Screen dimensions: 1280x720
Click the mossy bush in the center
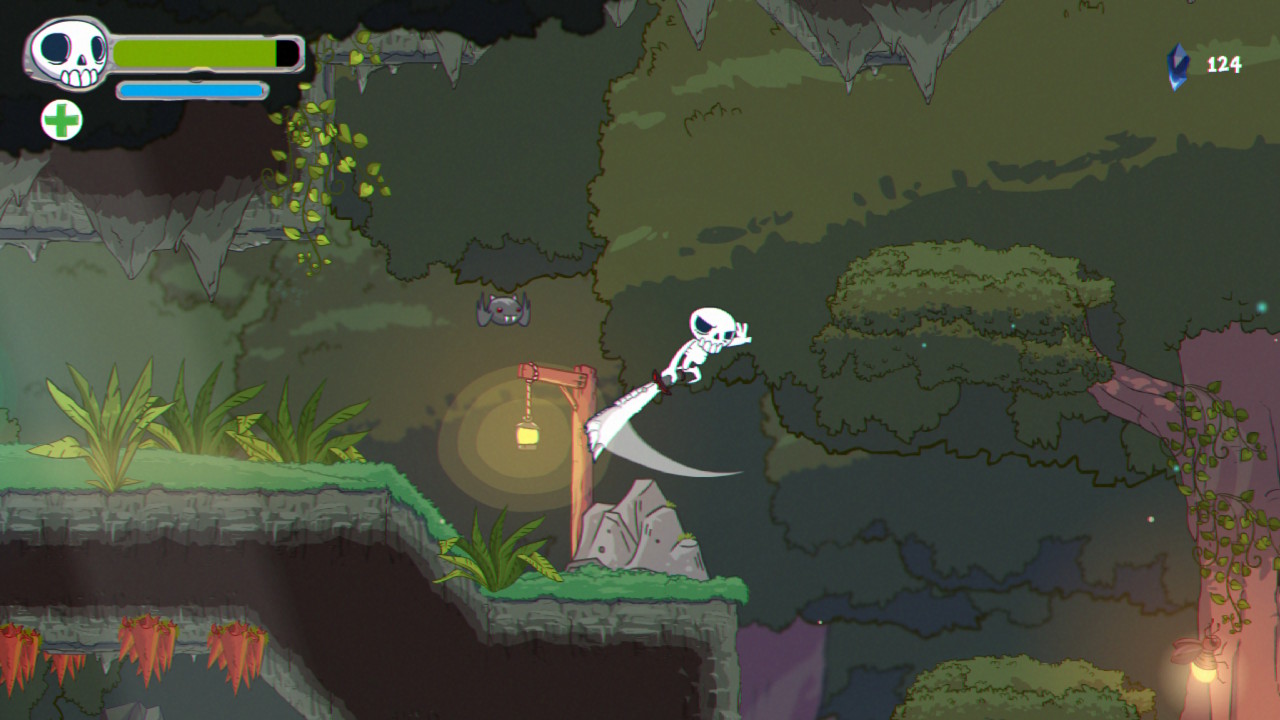pyautogui.click(x=950, y=310)
